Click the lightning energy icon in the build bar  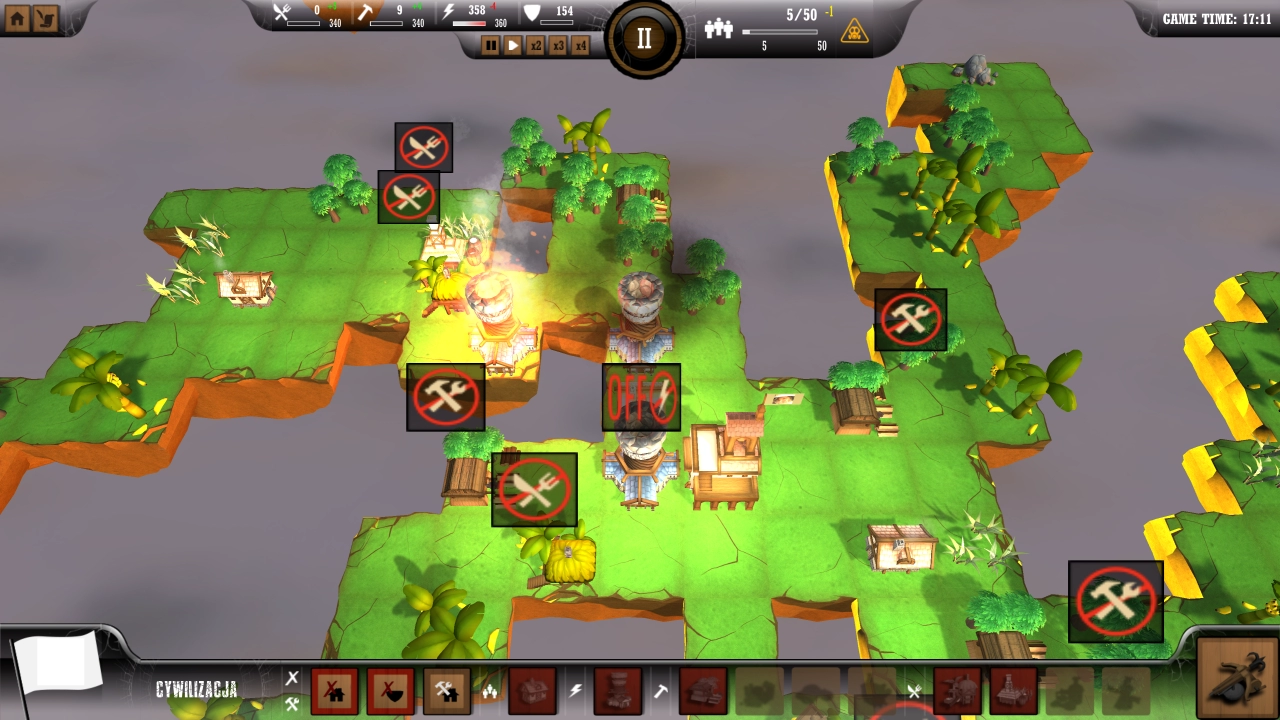click(575, 692)
